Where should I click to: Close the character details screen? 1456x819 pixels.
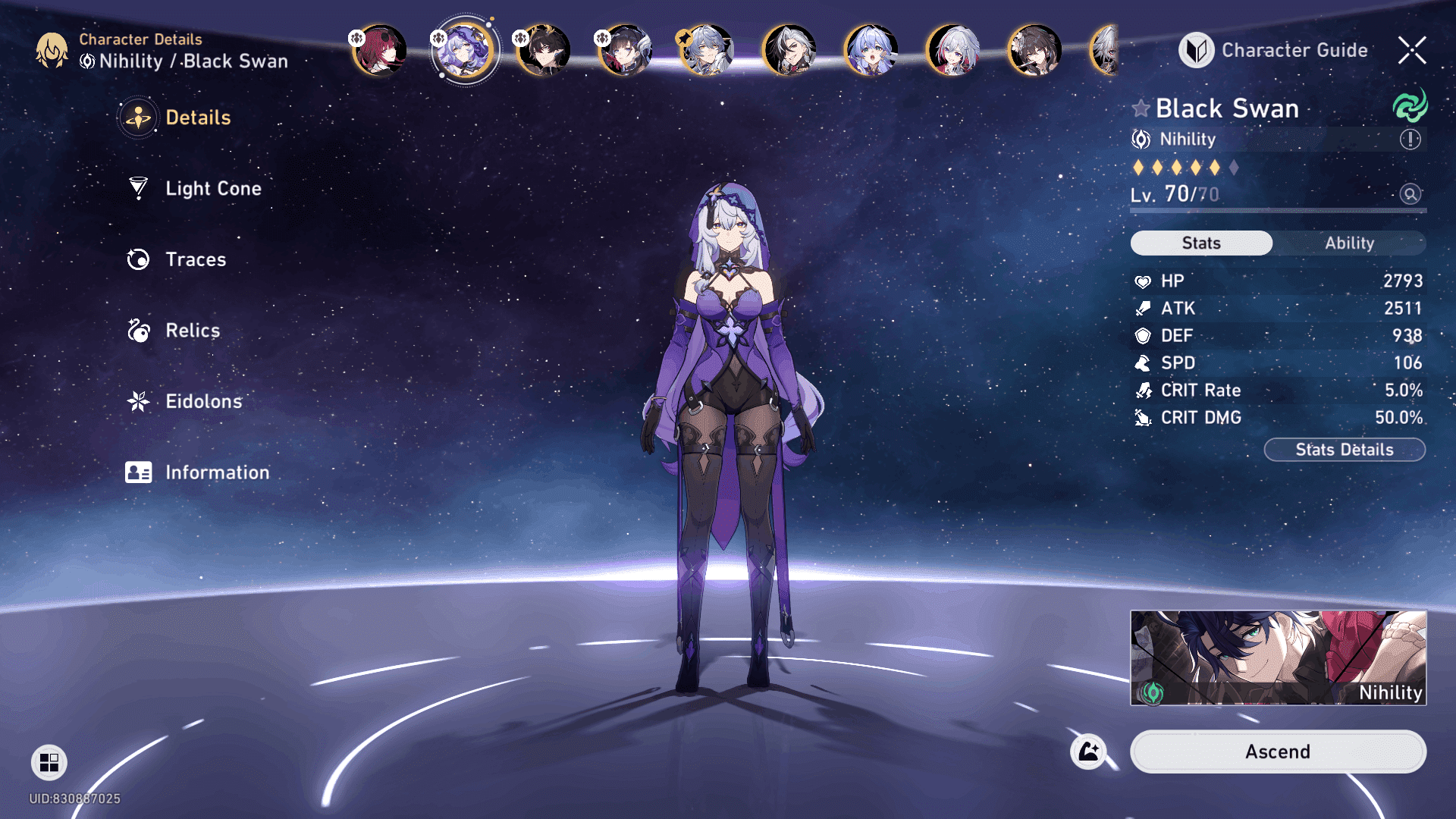click(1412, 50)
